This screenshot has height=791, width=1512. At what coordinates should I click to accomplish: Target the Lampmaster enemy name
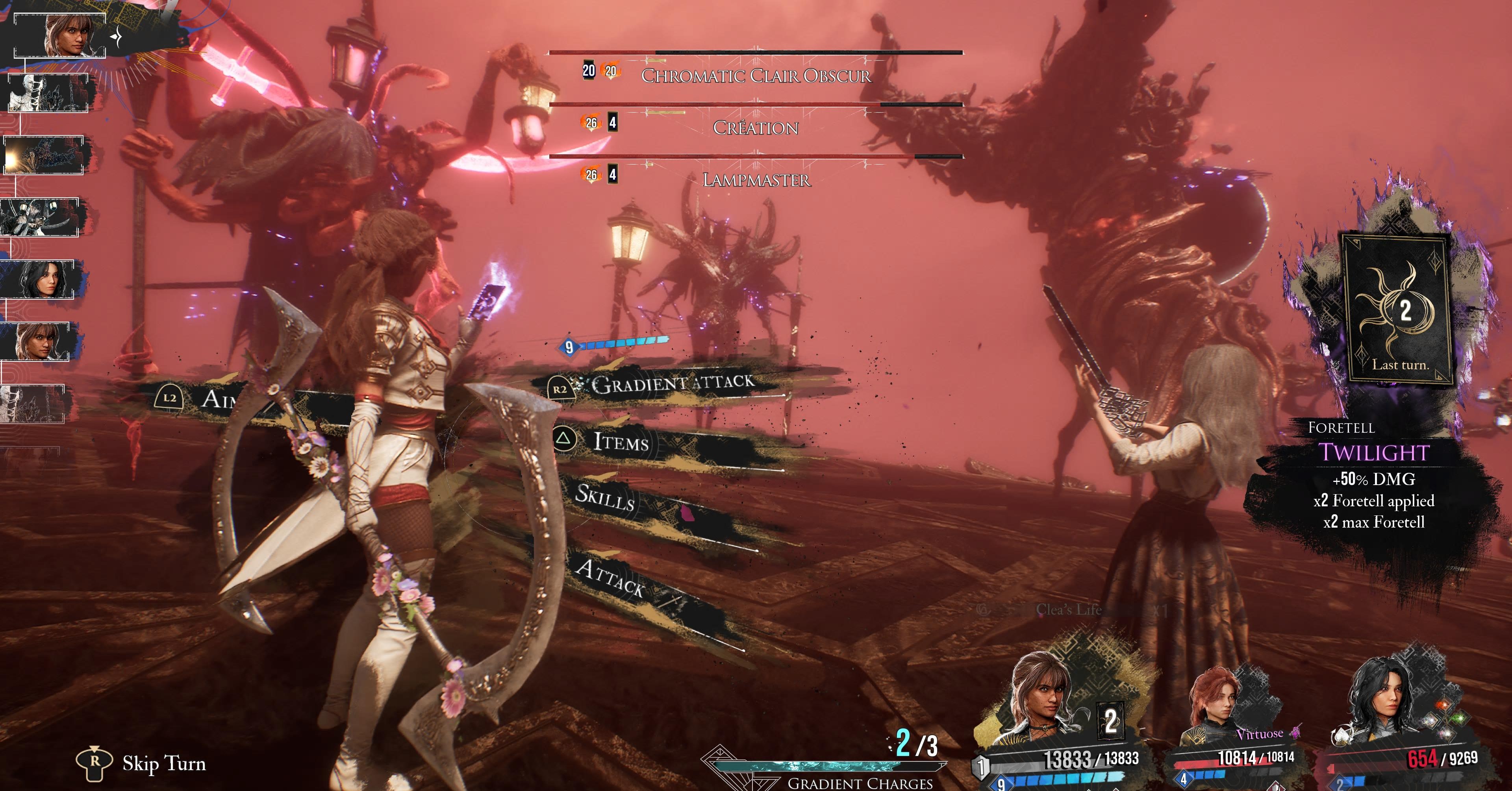coord(756,180)
